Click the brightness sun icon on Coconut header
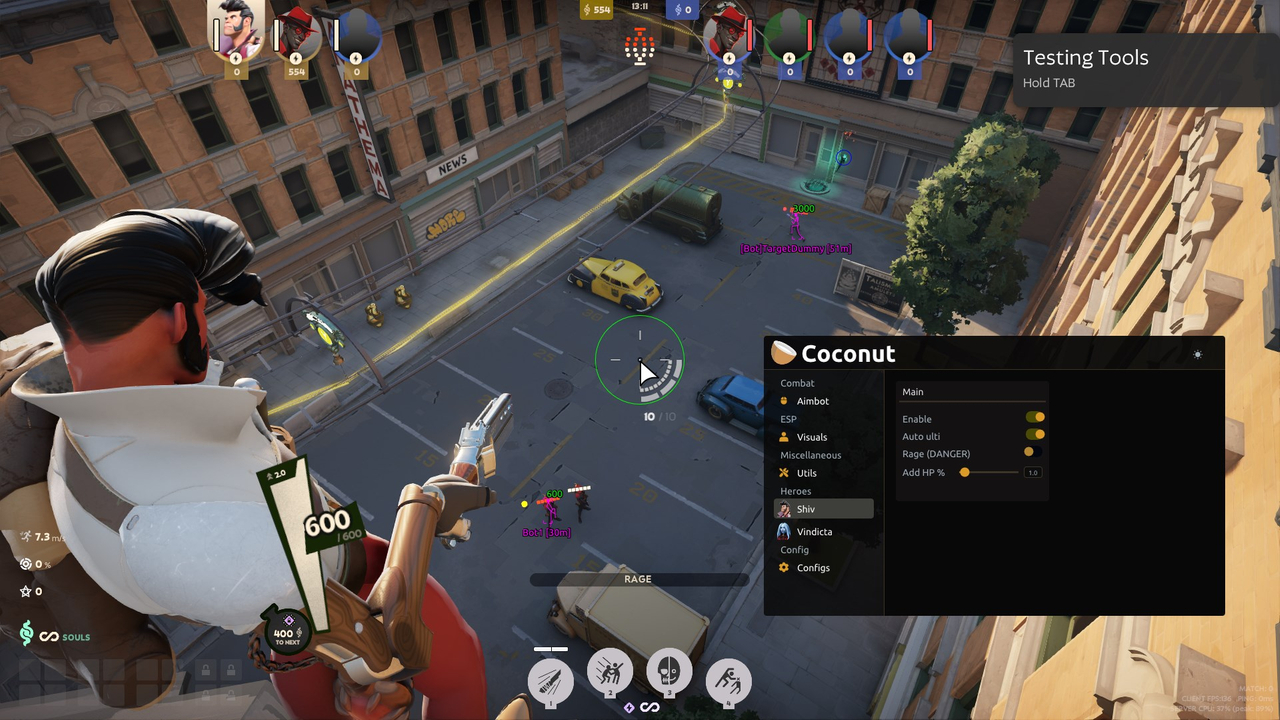This screenshot has width=1280, height=720. click(1197, 354)
